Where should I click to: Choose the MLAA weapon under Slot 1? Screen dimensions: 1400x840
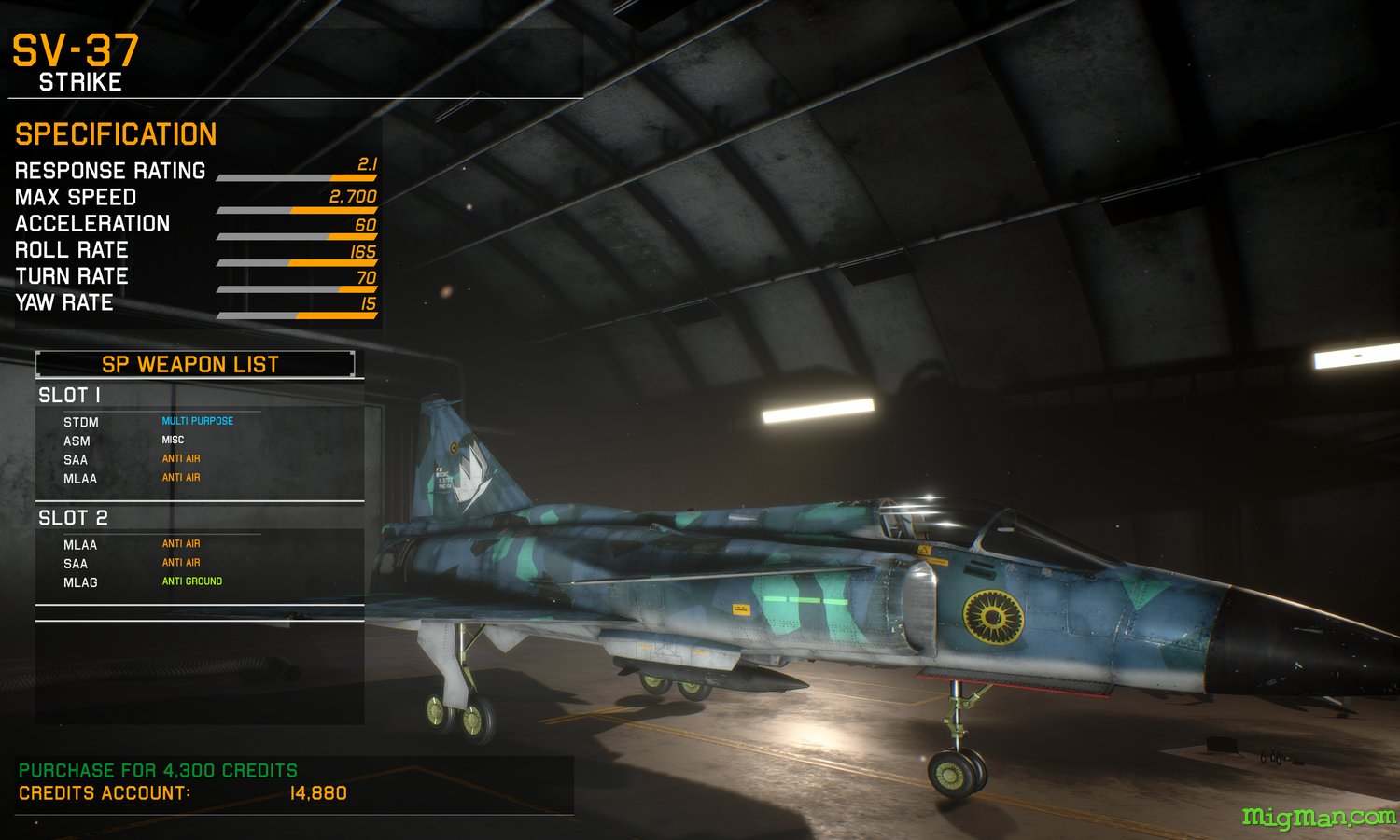[80, 479]
